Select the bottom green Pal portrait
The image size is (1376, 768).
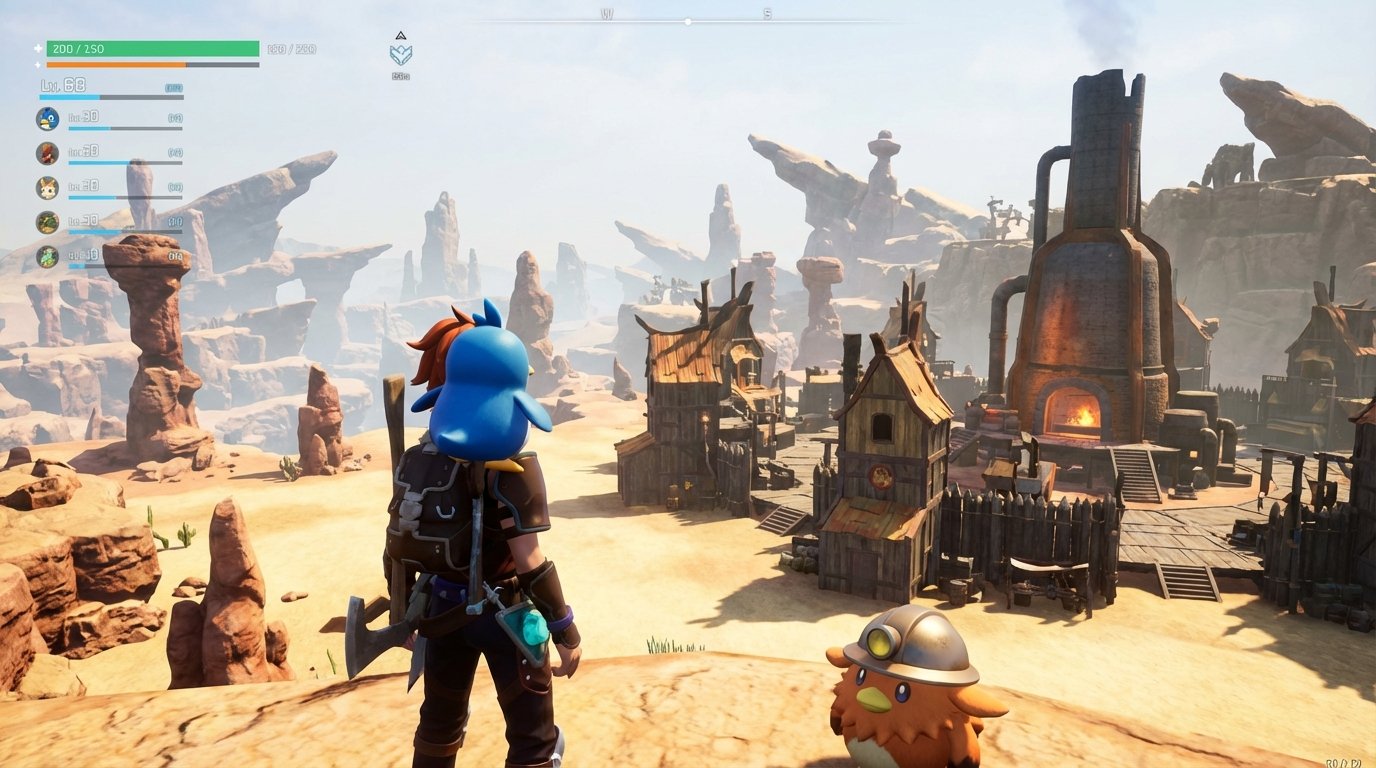pos(48,257)
